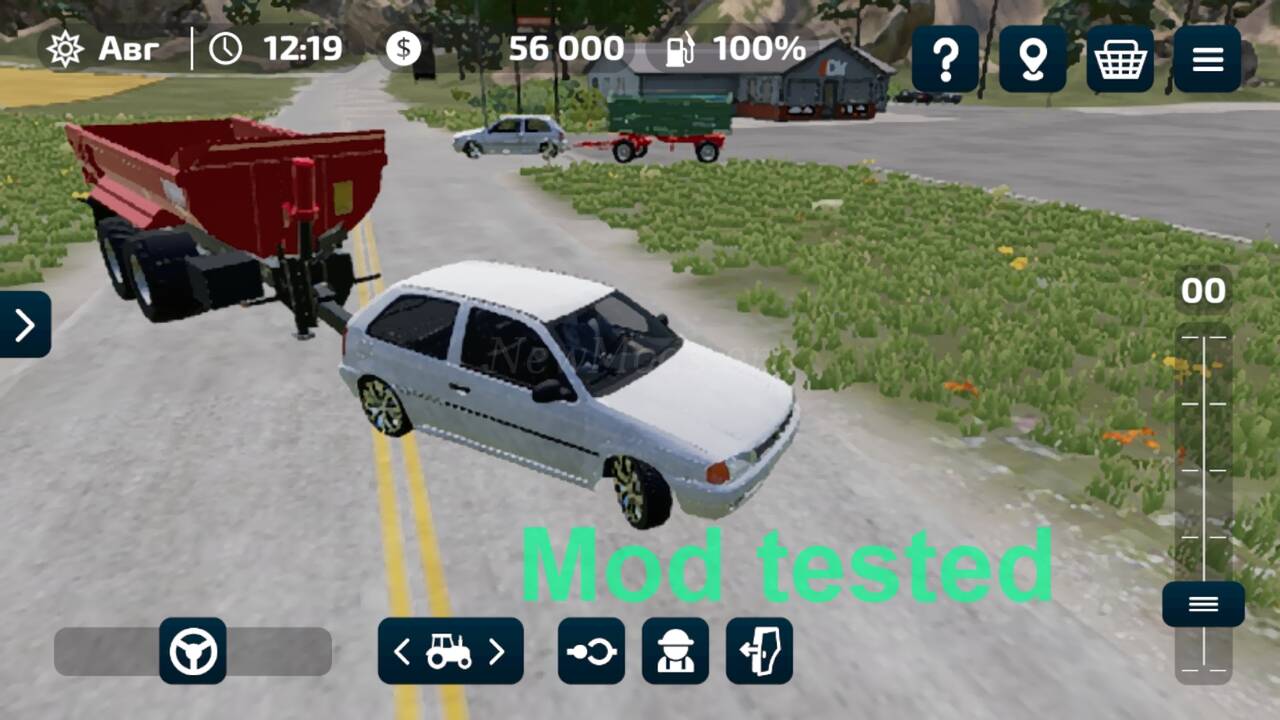This screenshot has height=720, width=1280.
Task: Open the hamburger main menu
Action: click(1207, 59)
